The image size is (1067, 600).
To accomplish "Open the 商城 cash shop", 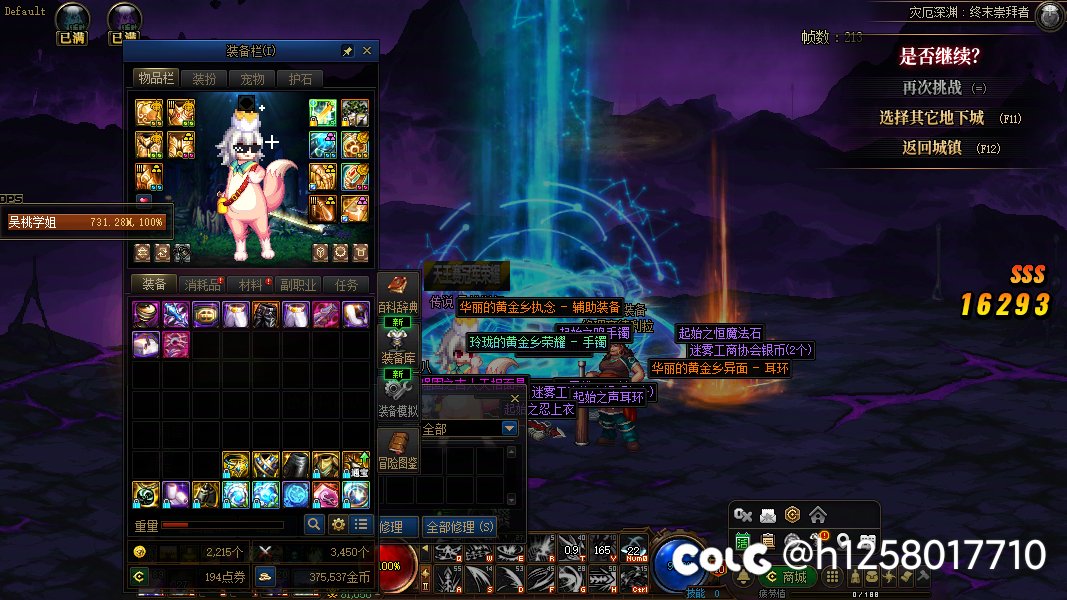I will click(785, 577).
